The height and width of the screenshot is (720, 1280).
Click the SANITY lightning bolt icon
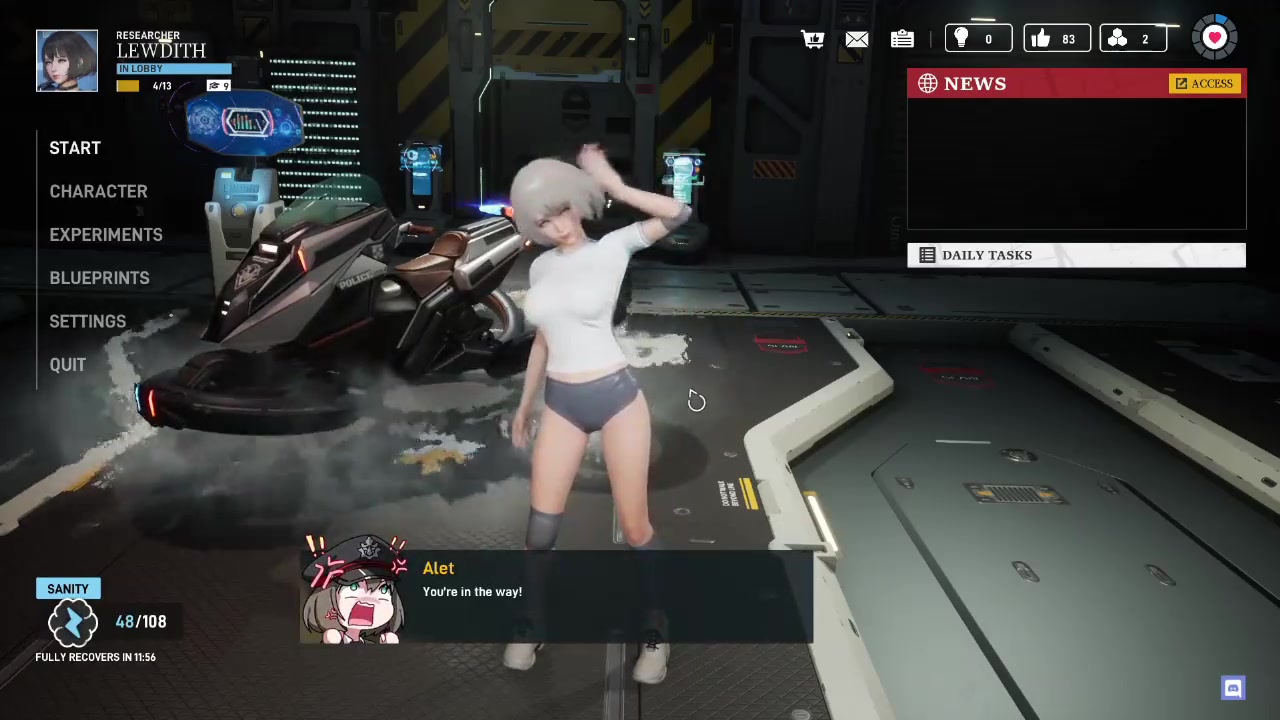[72, 623]
